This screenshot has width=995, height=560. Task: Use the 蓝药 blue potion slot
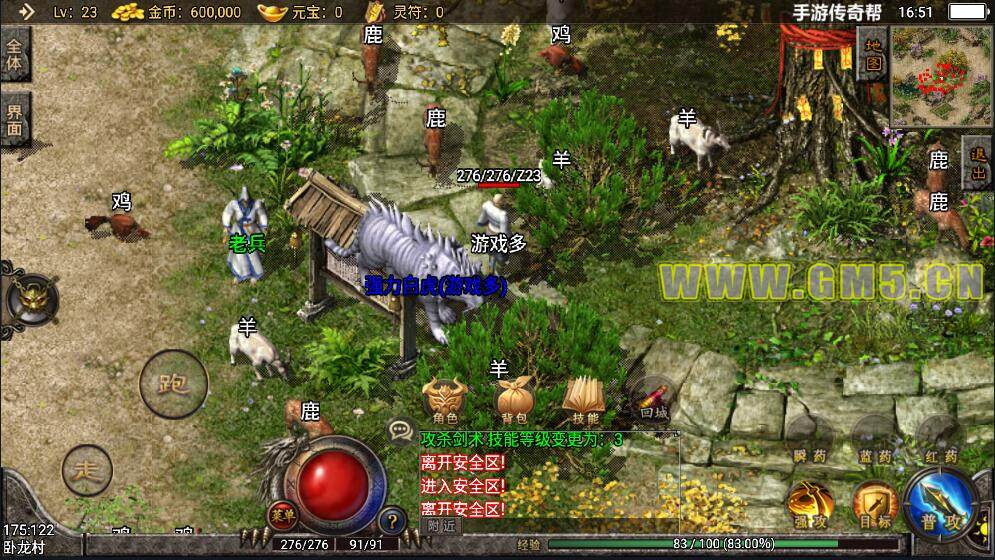click(874, 442)
